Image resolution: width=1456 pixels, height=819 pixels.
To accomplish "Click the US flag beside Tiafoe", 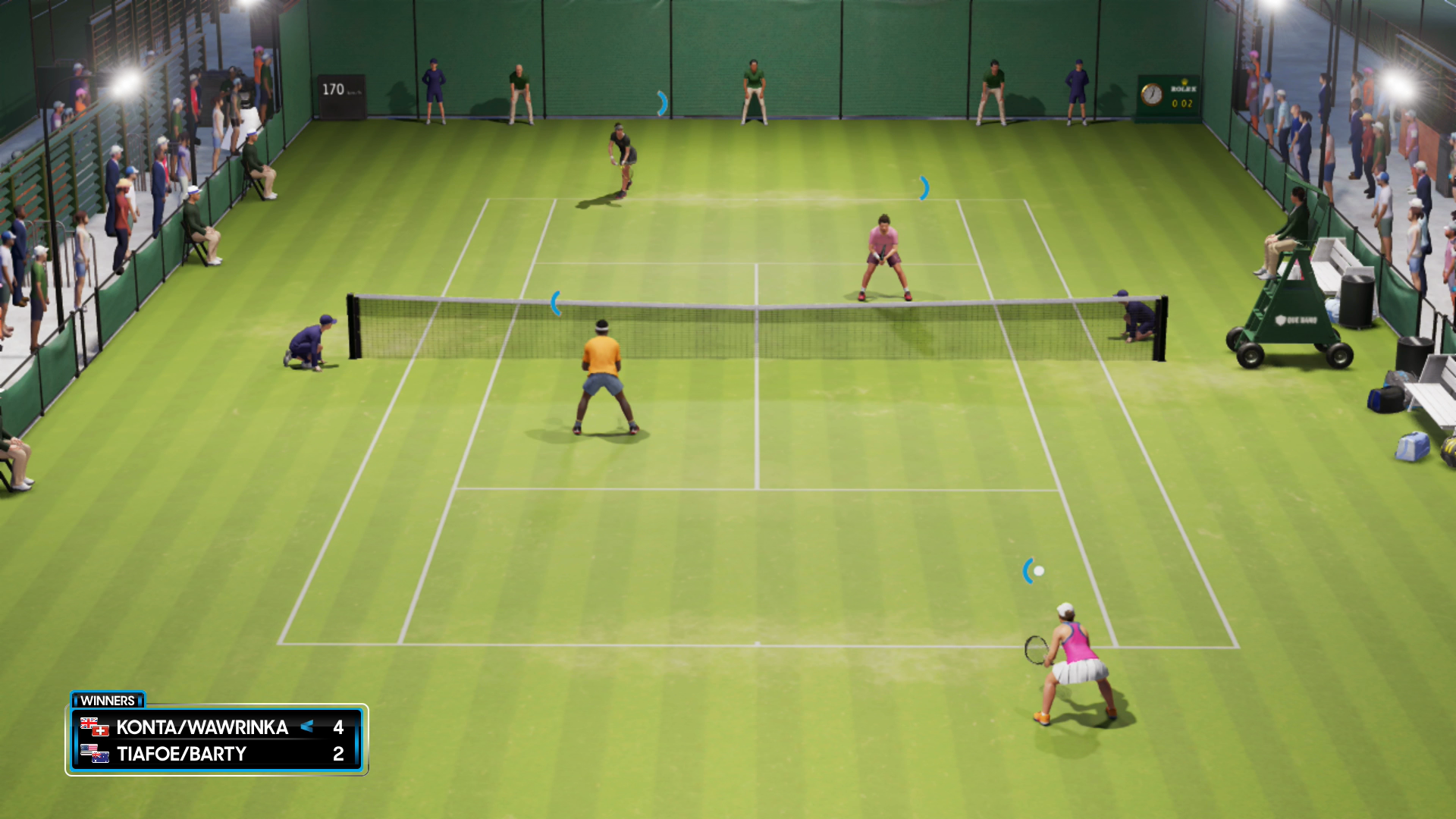I will pyautogui.click(x=86, y=750).
